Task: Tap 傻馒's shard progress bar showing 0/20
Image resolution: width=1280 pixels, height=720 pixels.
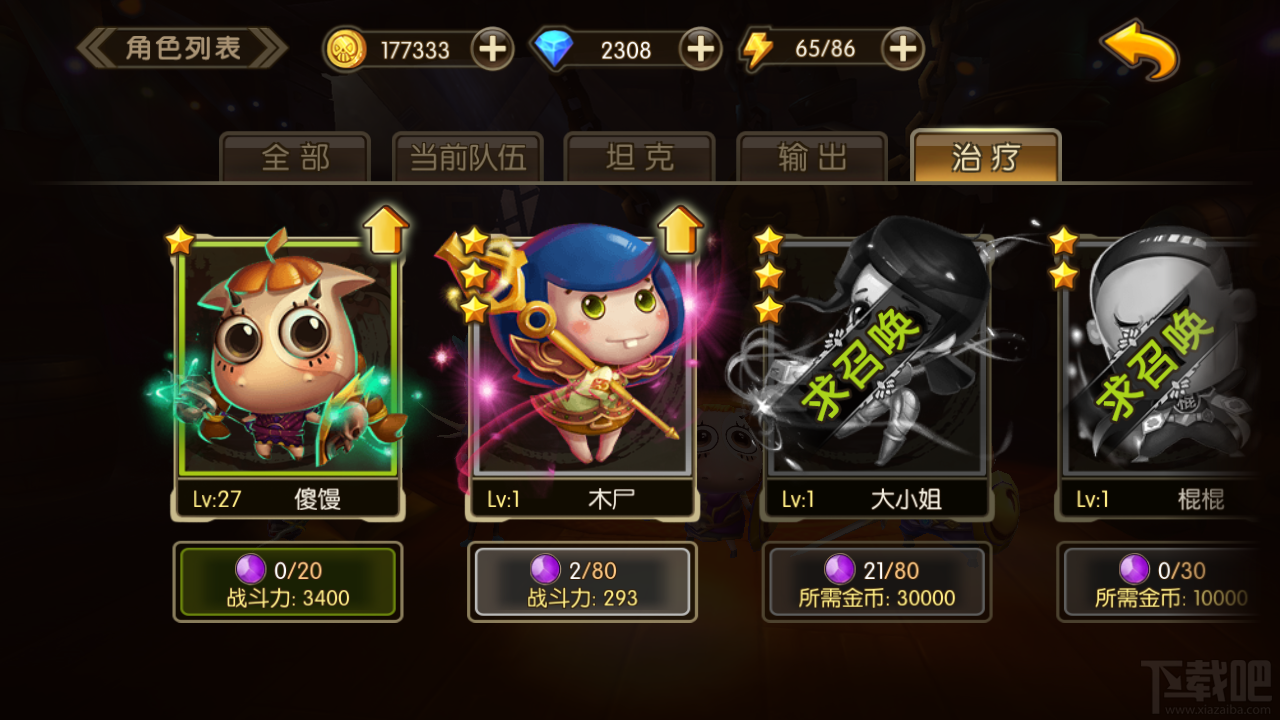Action: pos(290,581)
